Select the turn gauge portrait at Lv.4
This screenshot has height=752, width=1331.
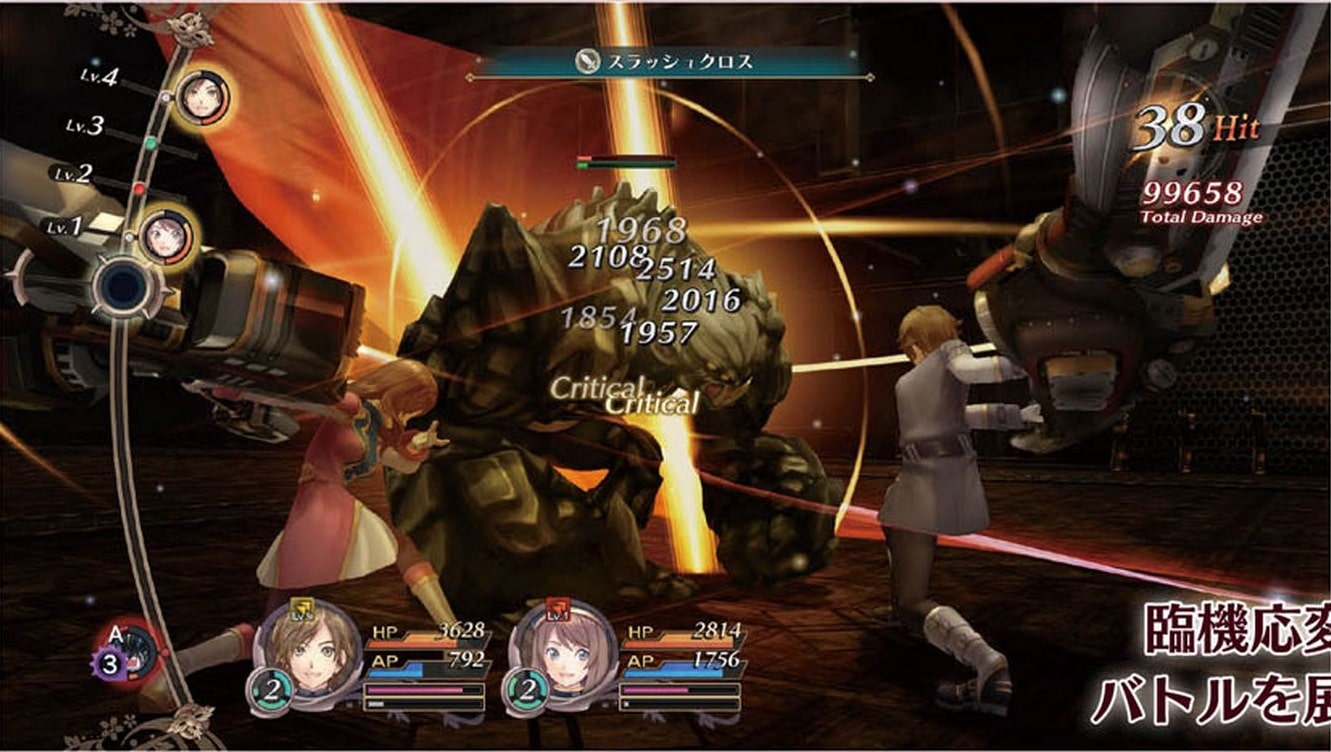201,97
